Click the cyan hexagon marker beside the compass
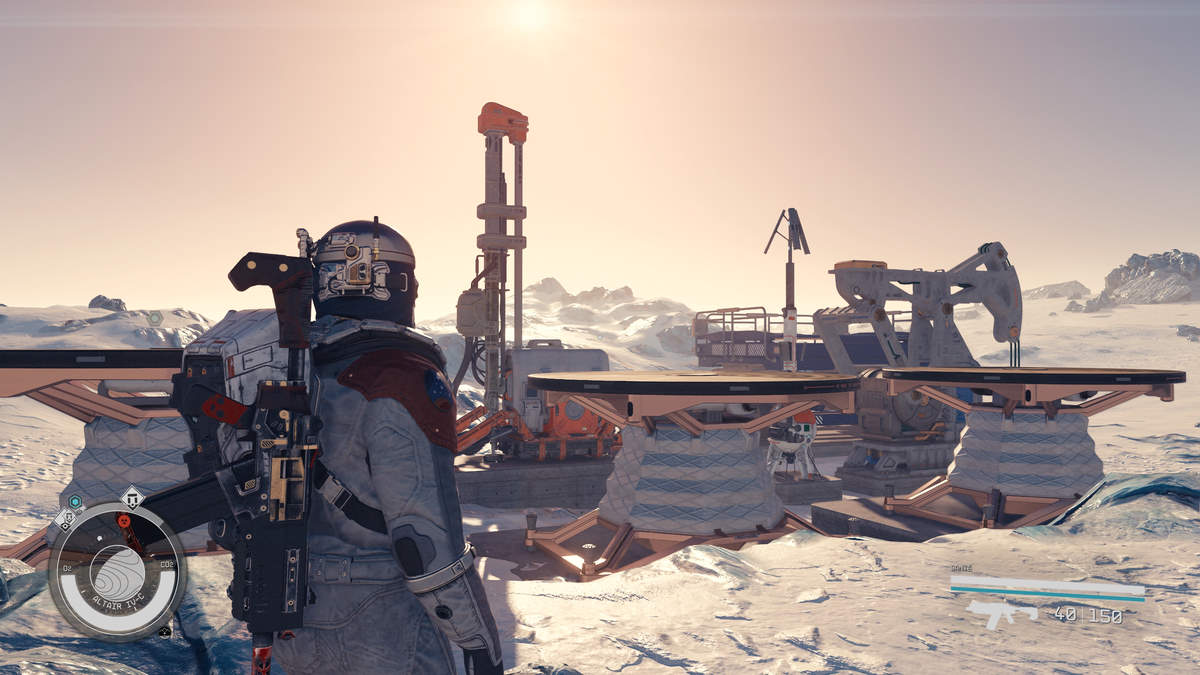Image resolution: width=1200 pixels, height=675 pixels. [75, 501]
